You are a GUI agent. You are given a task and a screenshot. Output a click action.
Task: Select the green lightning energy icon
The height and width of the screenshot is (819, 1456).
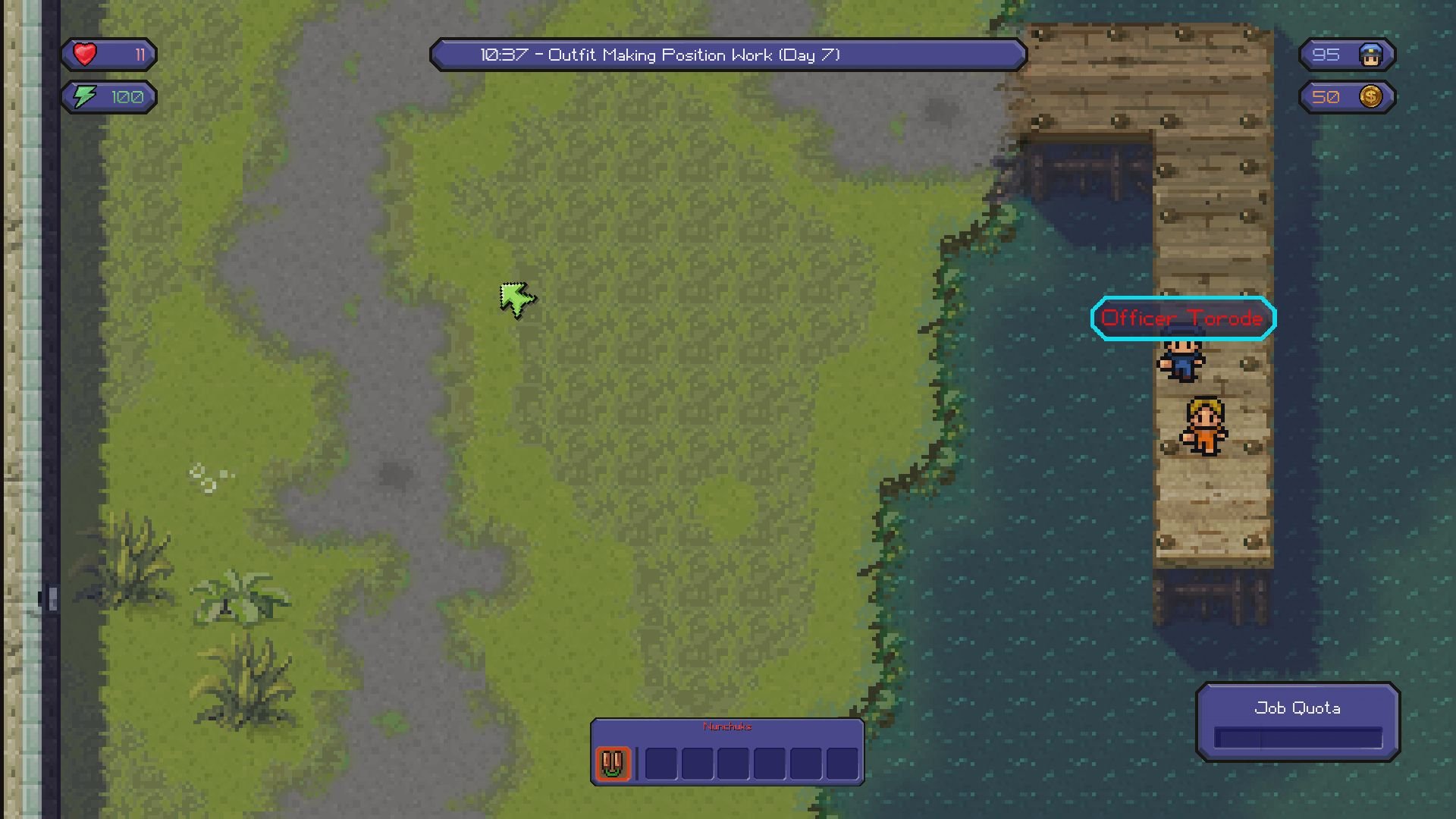coord(86,96)
